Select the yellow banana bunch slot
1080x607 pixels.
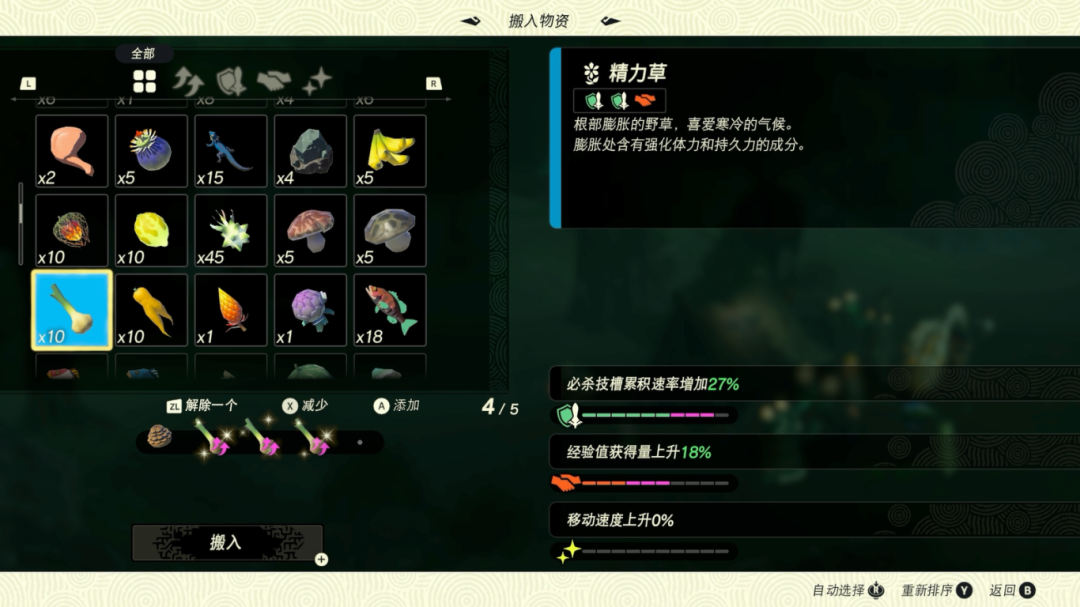click(x=390, y=151)
